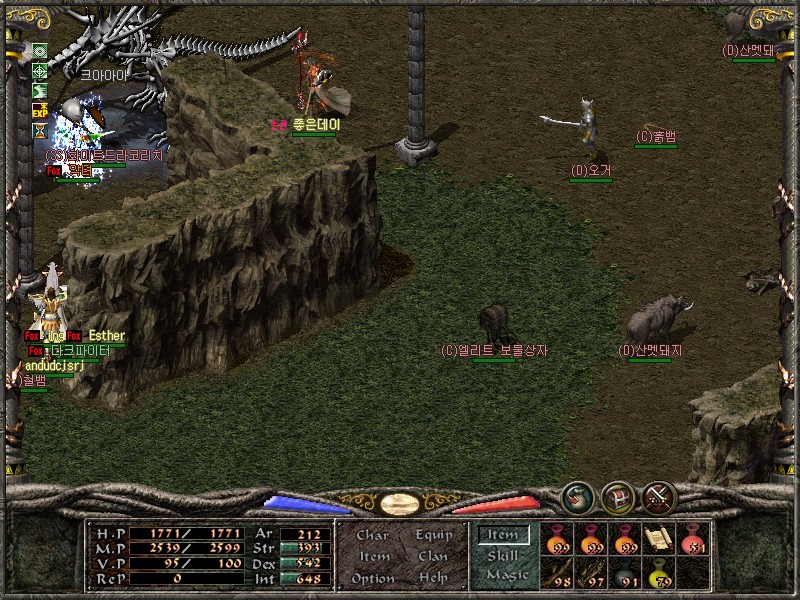
Task: Click the hourglass buff icon
Action: (40, 130)
